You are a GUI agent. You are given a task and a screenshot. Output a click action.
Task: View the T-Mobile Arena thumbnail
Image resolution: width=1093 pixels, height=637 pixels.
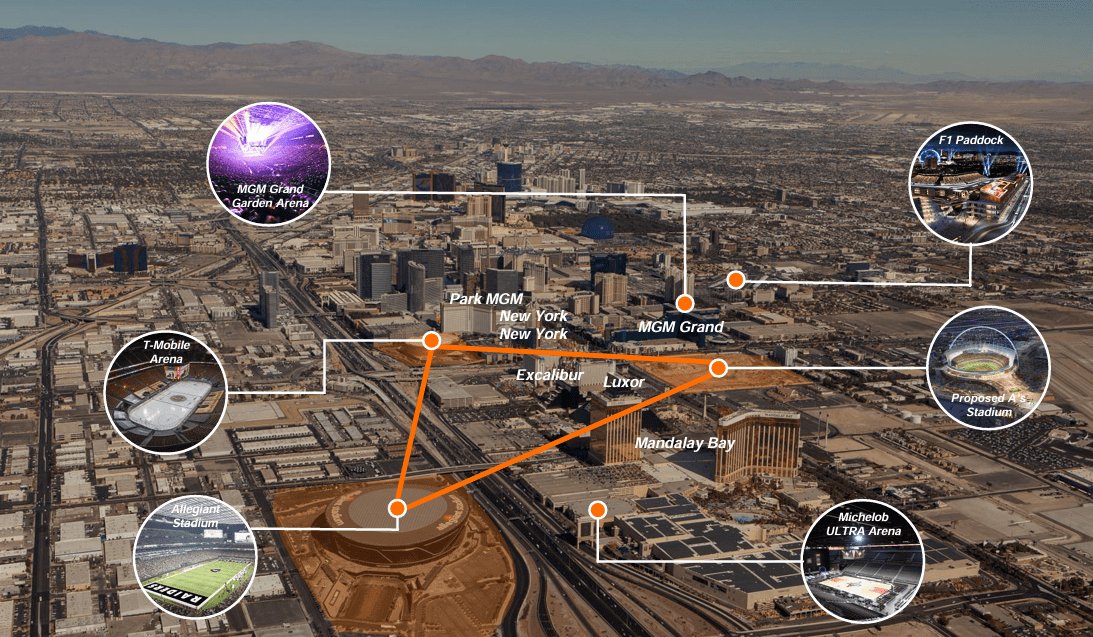pos(166,394)
